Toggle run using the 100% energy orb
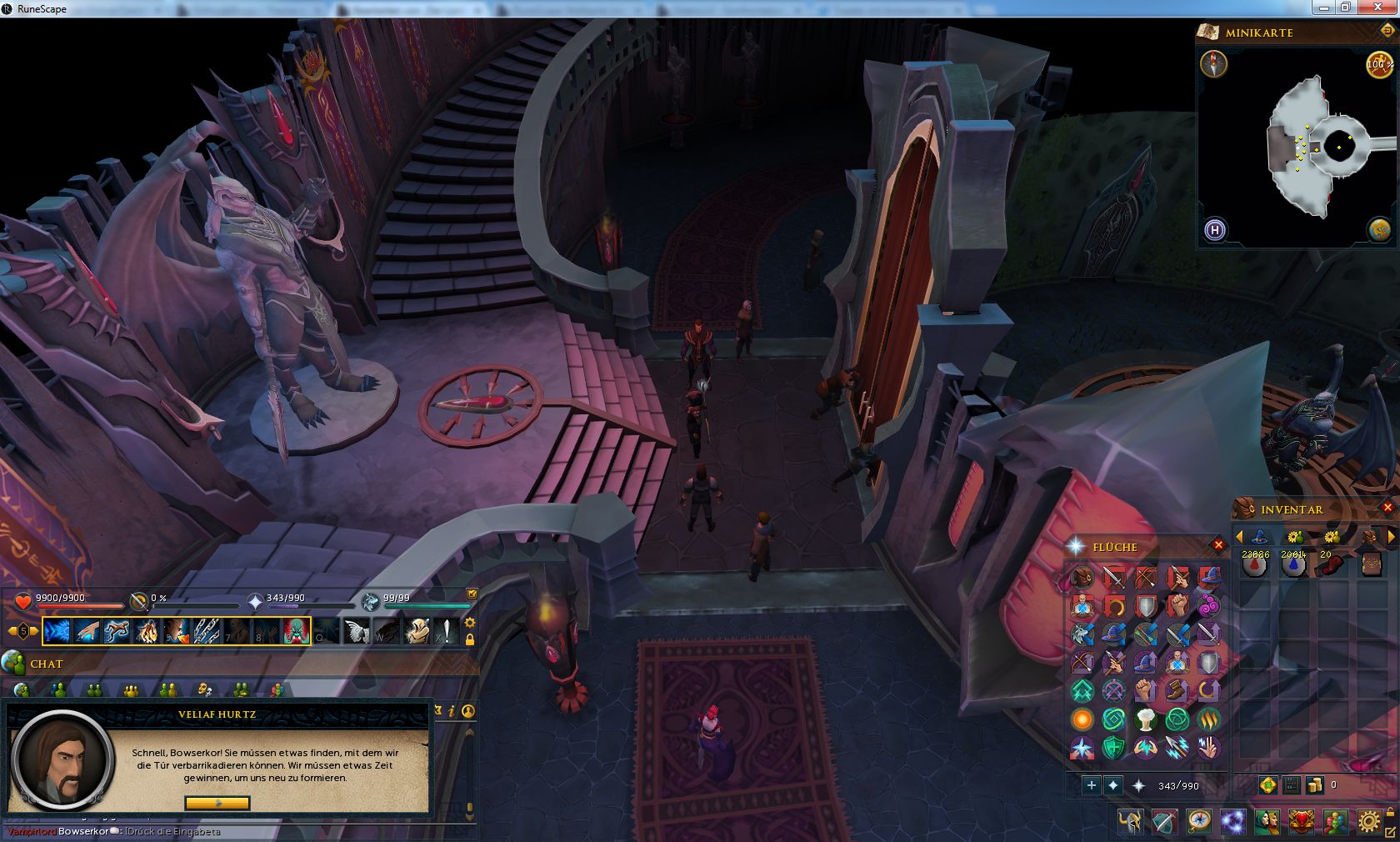This screenshot has width=1400, height=842. tap(1378, 64)
